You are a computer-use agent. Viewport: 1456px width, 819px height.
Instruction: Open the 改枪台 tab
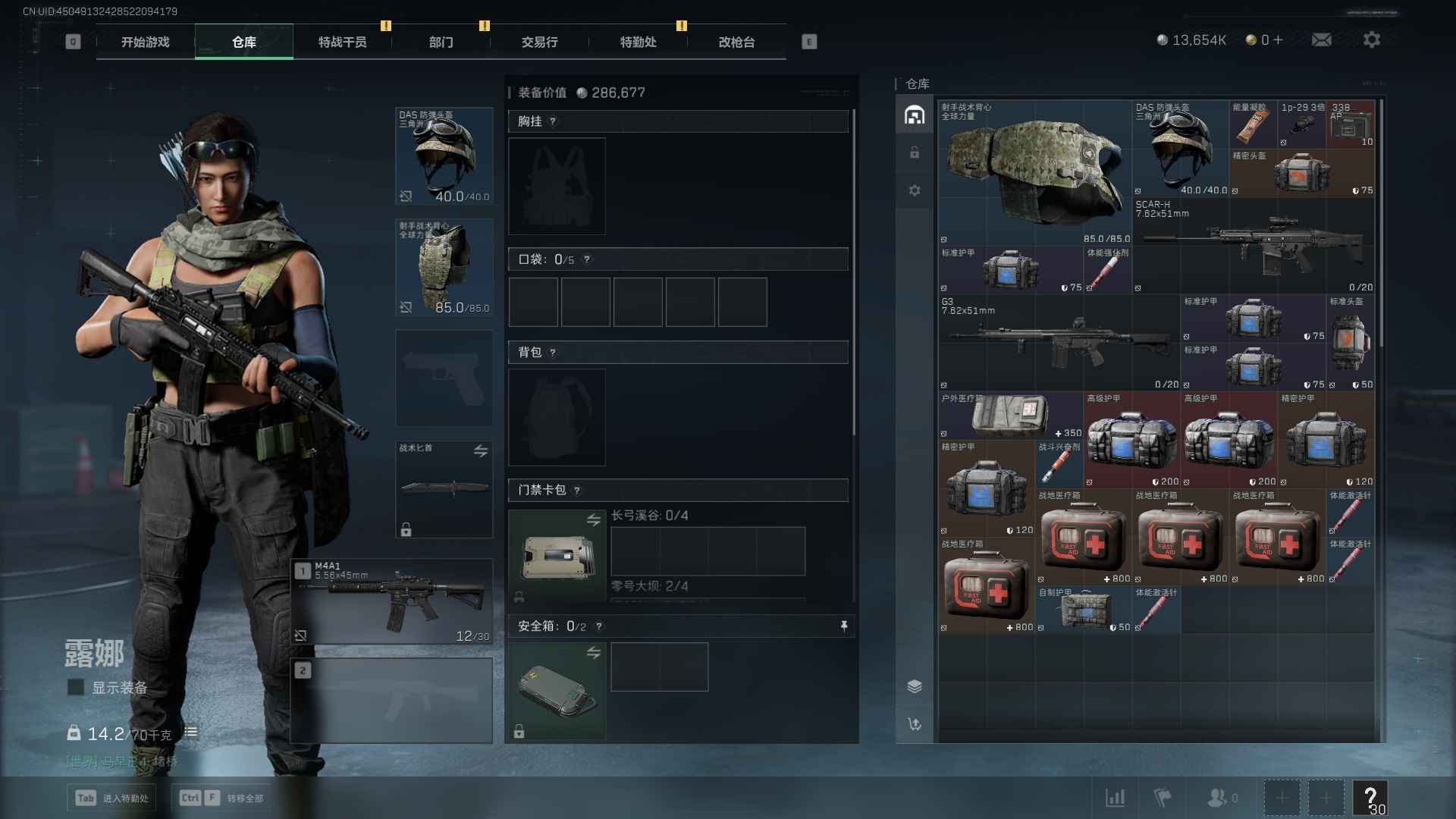pos(736,42)
